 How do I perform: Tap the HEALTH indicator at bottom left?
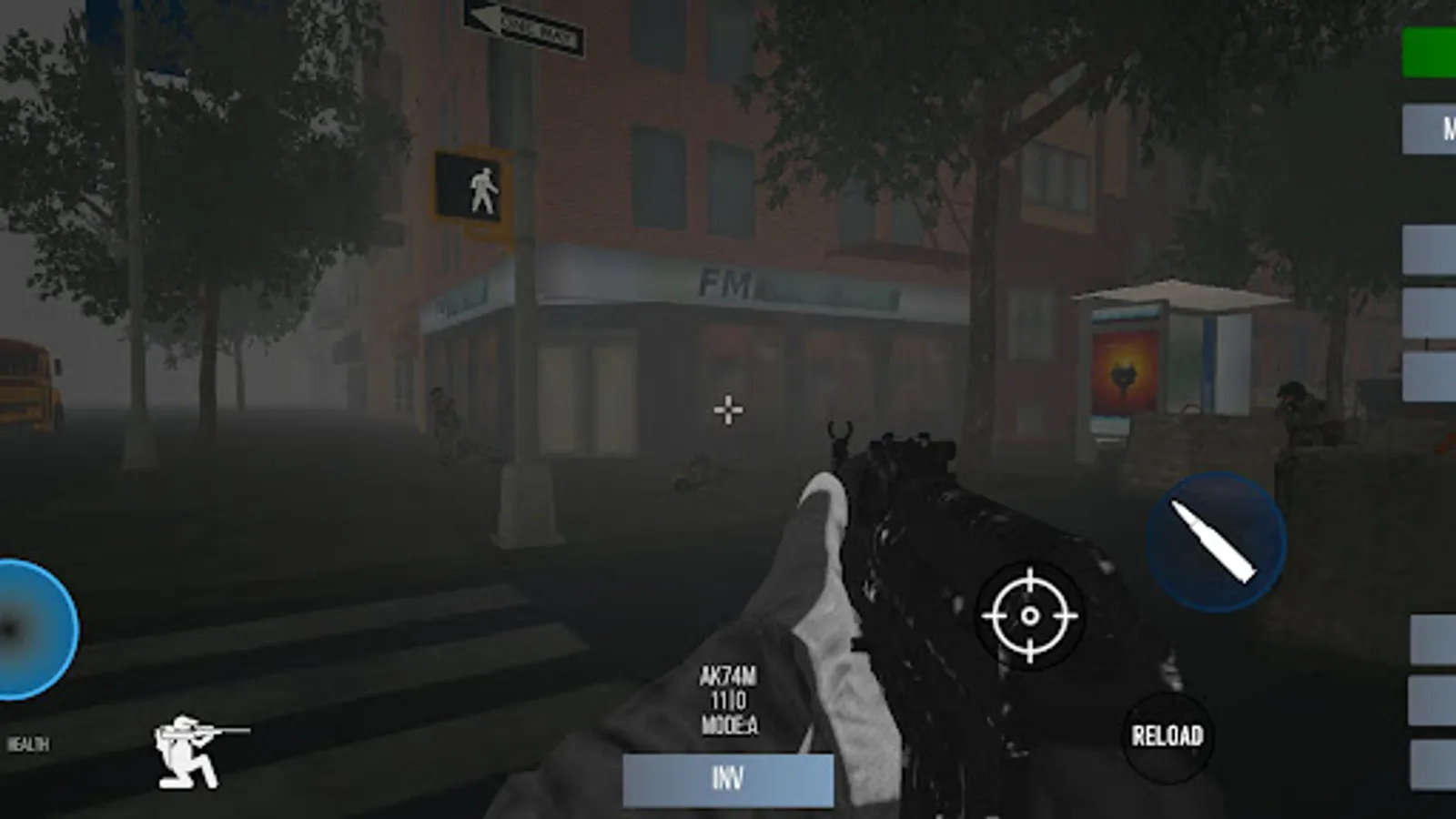click(29, 742)
